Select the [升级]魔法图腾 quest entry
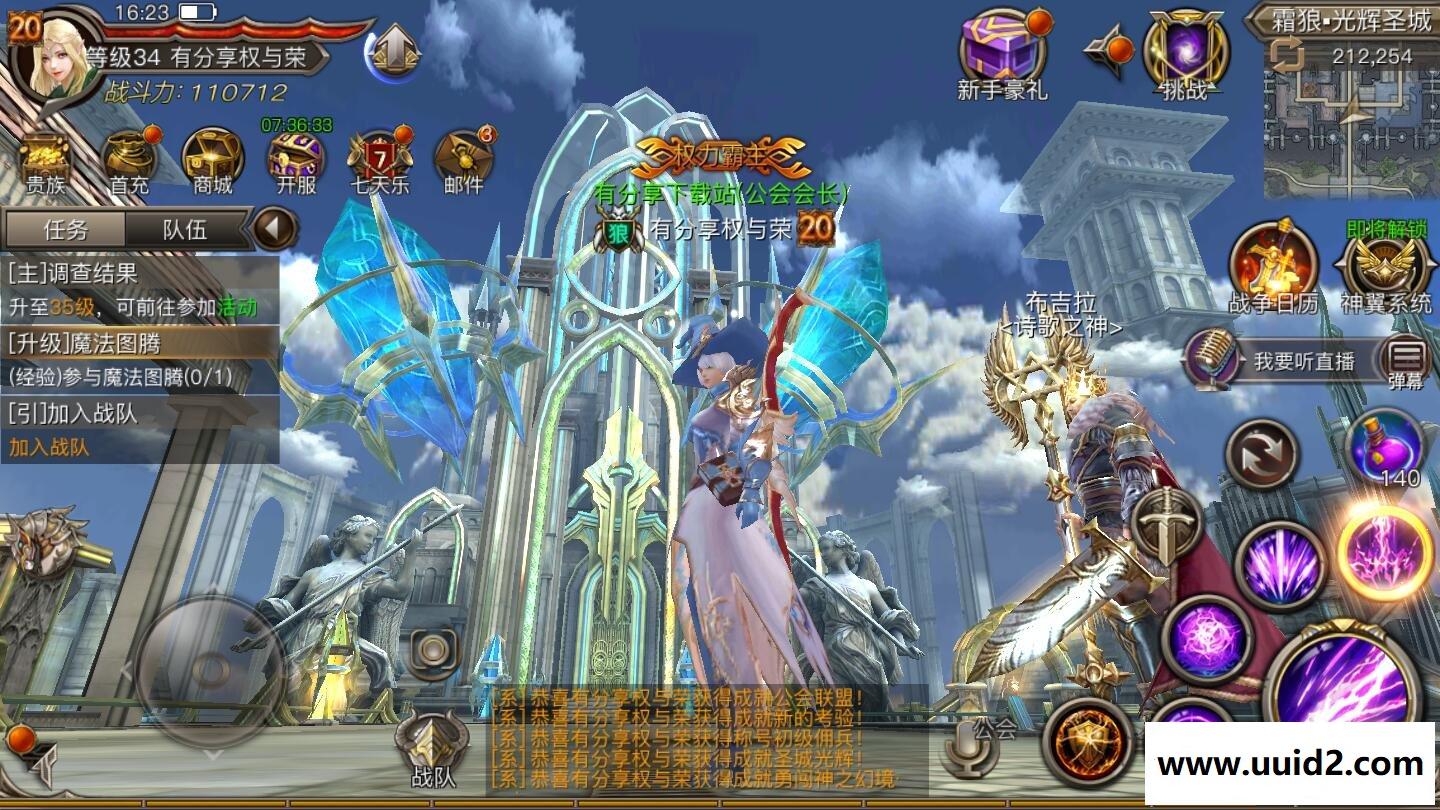The image size is (1440, 810). [x=139, y=359]
